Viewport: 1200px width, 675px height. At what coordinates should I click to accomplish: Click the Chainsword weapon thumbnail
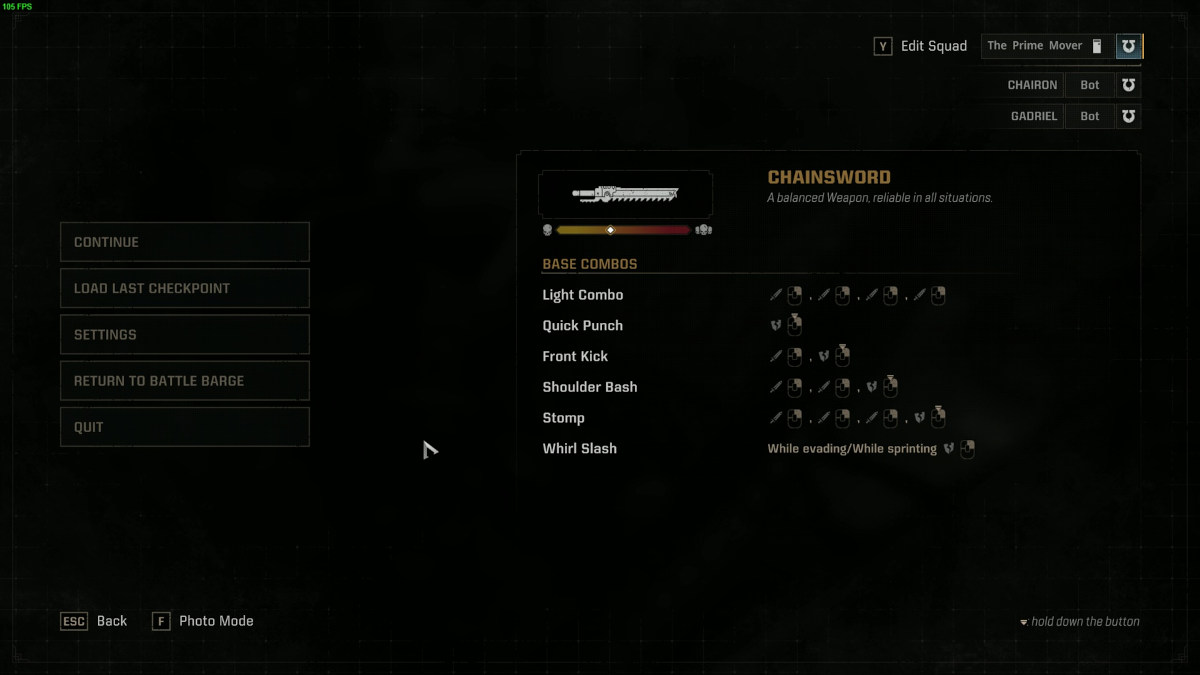(x=625, y=194)
